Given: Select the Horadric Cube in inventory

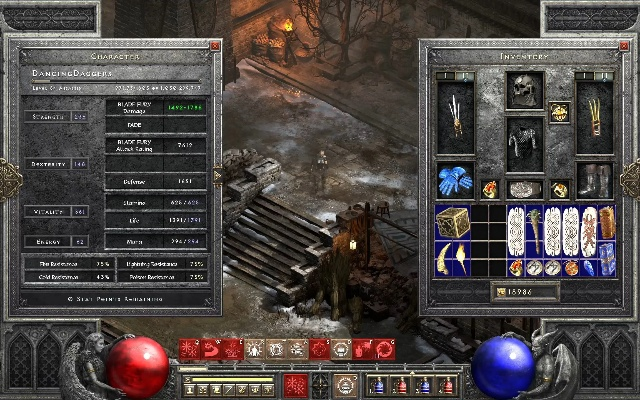Looking at the screenshot, I should (452, 223).
